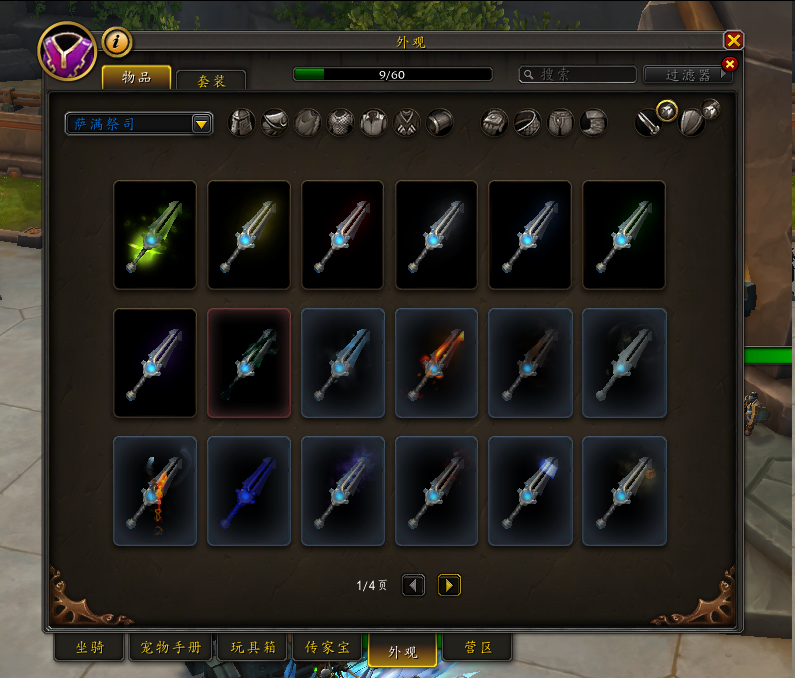Viewport: 795px width, 678px height.
Task: Open the 萨满祭司 class dropdown
Action: tap(139, 123)
